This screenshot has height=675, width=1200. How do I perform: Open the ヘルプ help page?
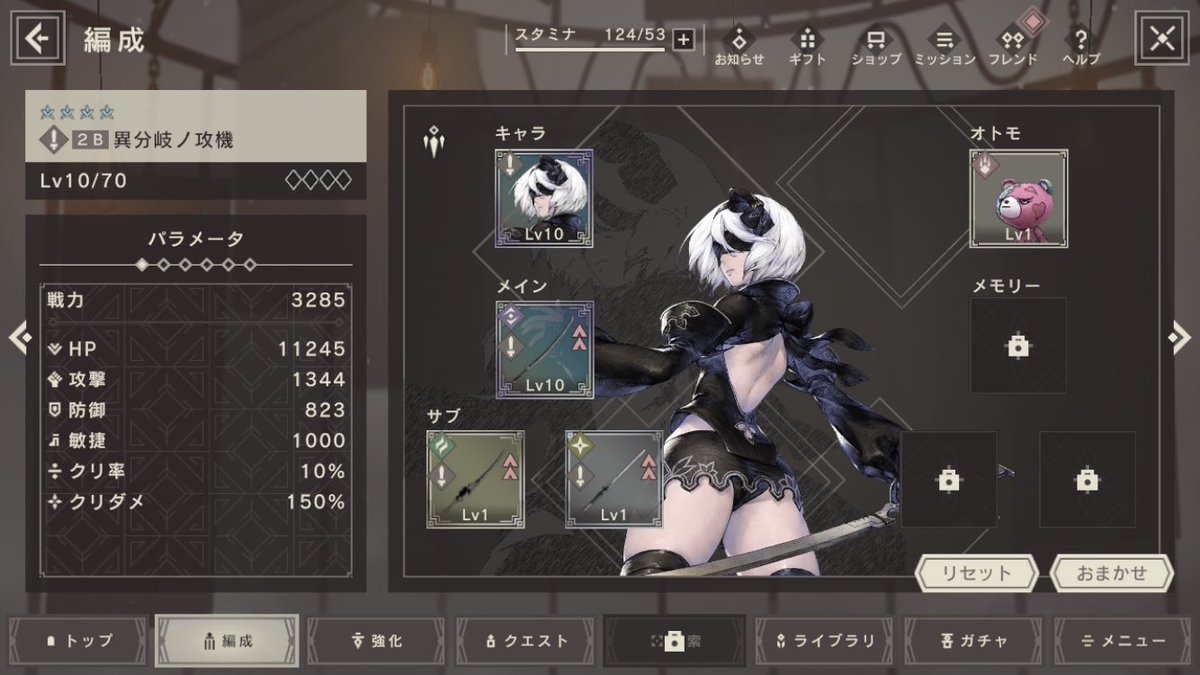click(1080, 46)
